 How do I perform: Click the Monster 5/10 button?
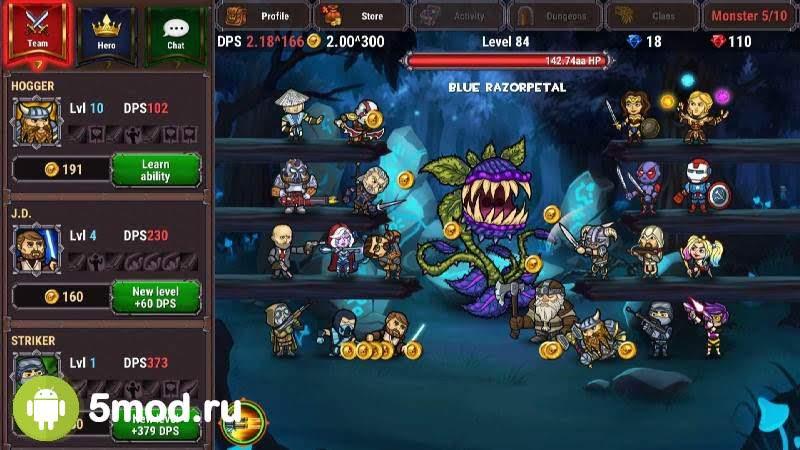point(748,16)
